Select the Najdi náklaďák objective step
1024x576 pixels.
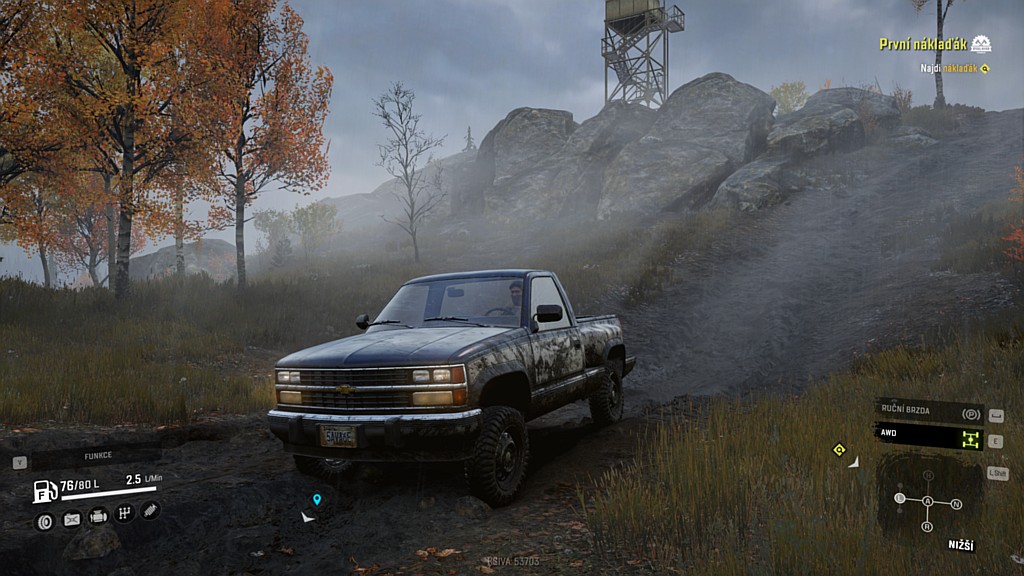954,68
